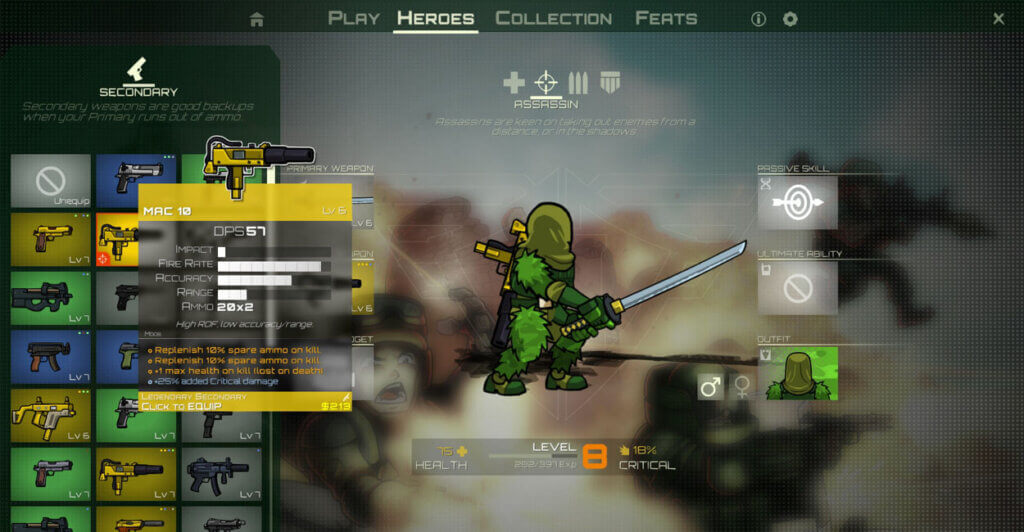Open settings via the gear icon
The height and width of the screenshot is (532, 1024).
coord(790,19)
